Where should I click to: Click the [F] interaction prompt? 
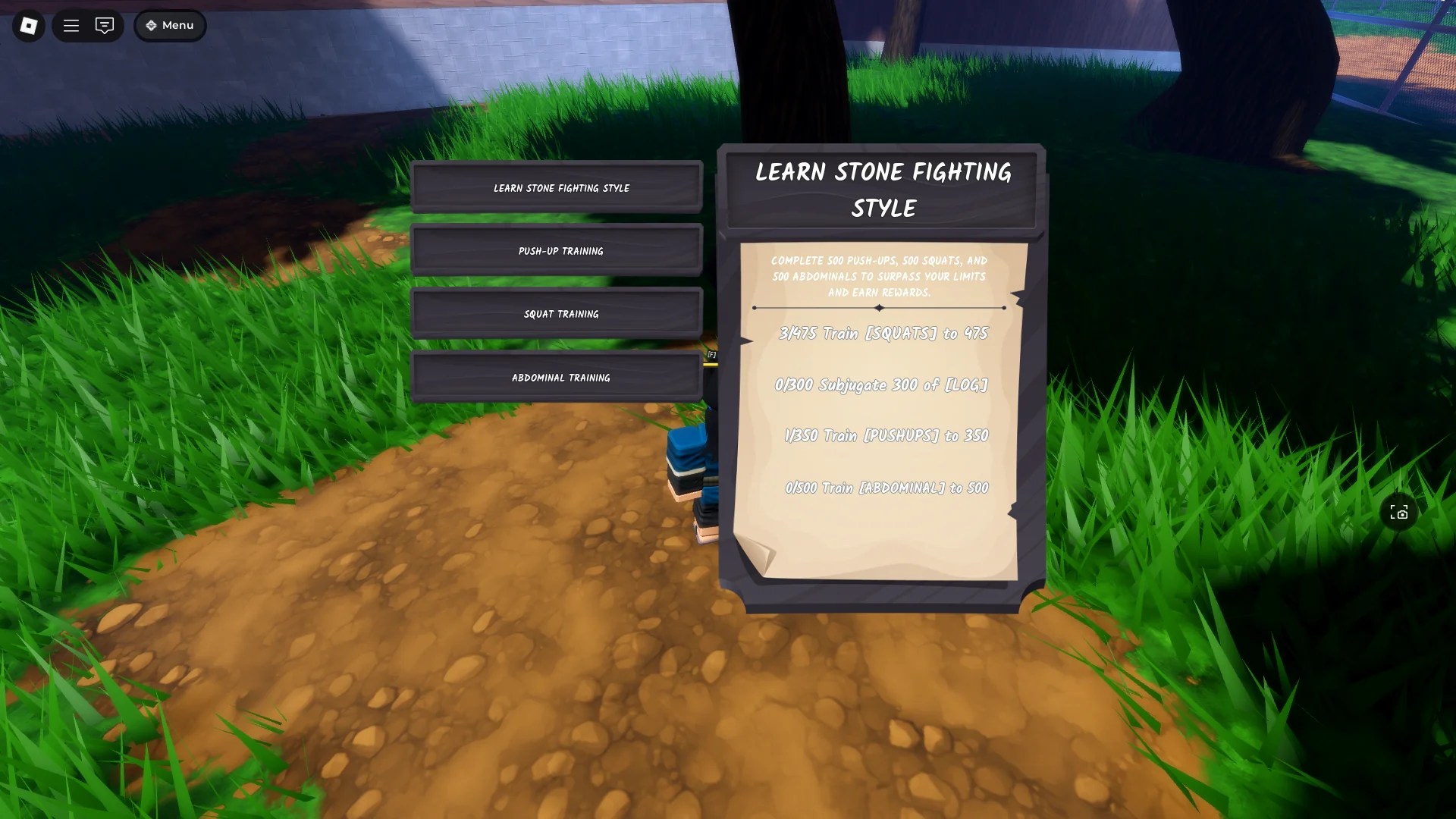coord(711,354)
